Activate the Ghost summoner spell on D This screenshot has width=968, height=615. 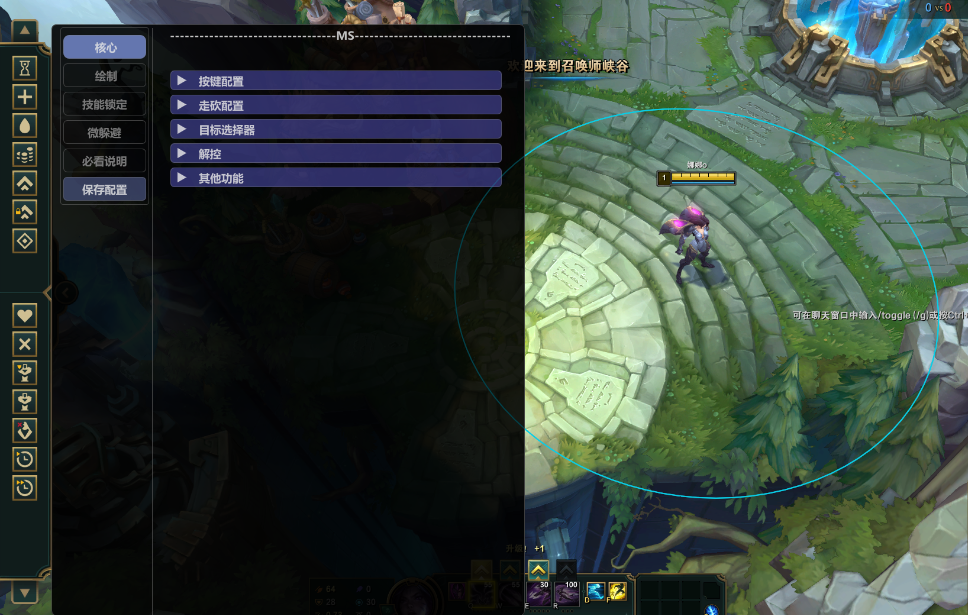click(x=596, y=592)
